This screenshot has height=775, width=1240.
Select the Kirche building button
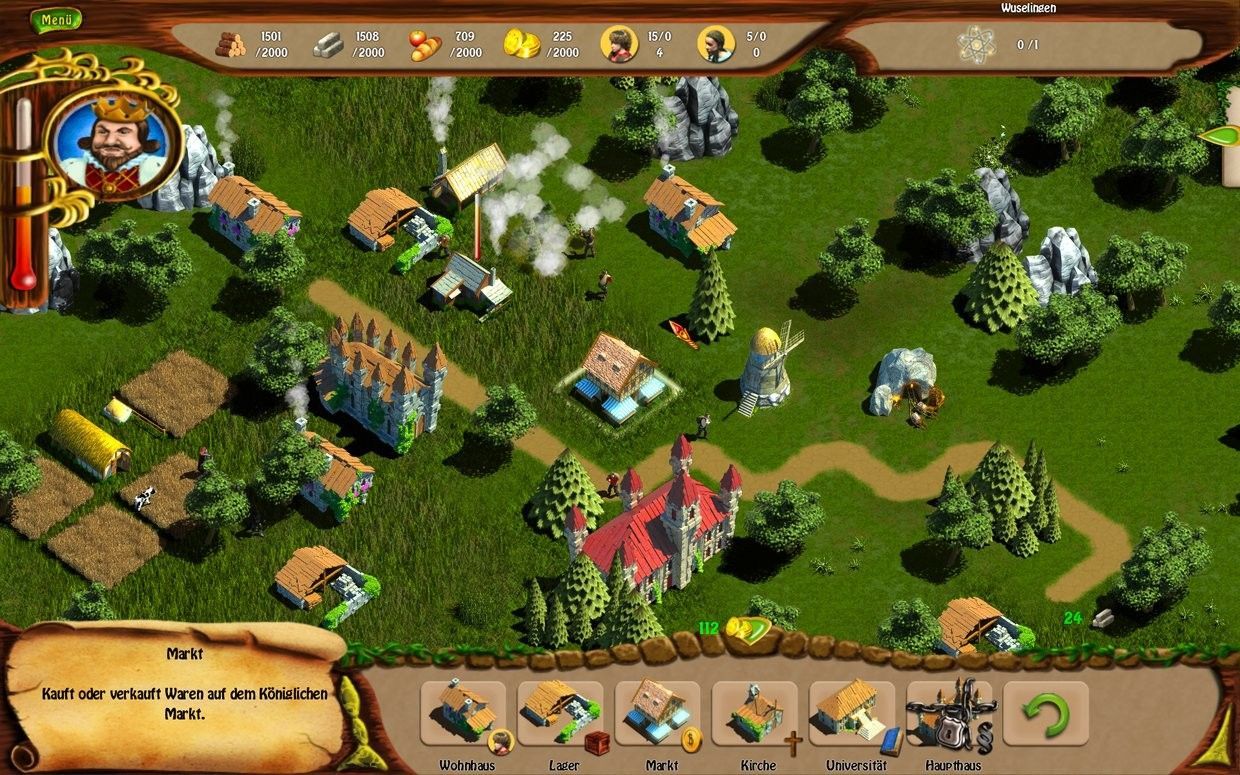pyautogui.click(x=755, y=714)
